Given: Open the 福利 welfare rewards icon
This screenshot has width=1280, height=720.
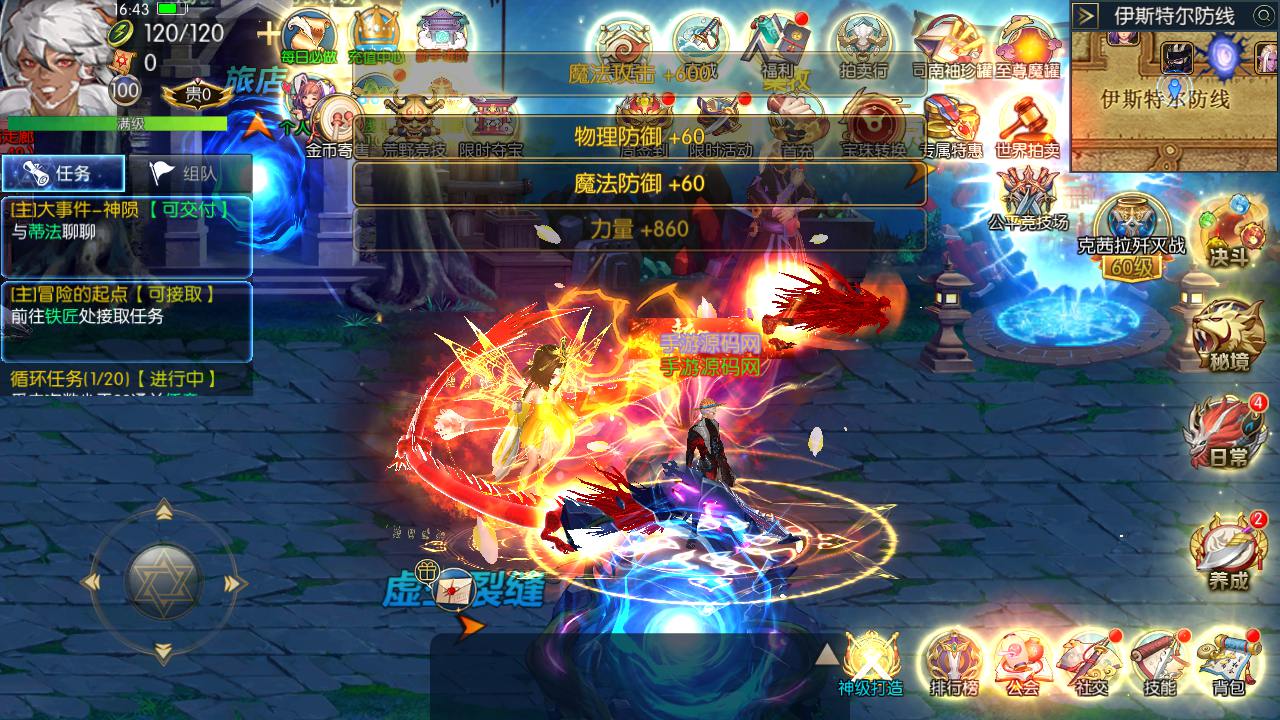Looking at the screenshot, I should [777, 45].
